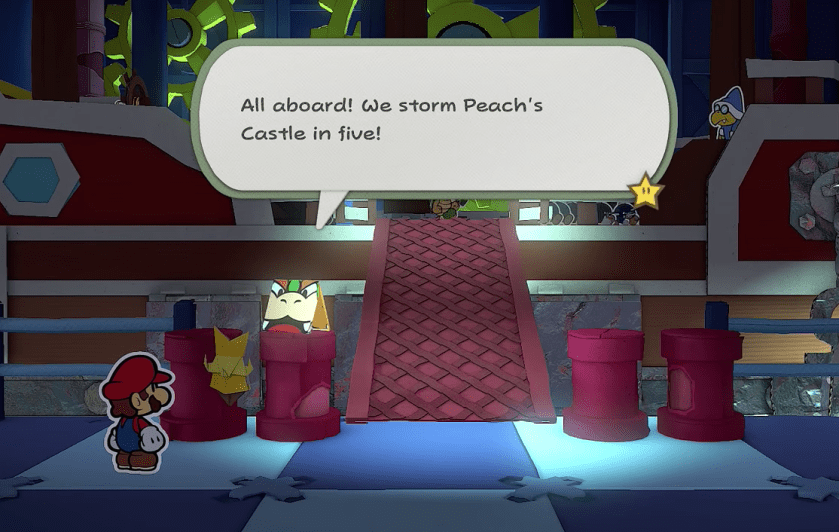Advance the "All aboard!" speech bubble
Screen dimensions: 839x532
pos(430,118)
